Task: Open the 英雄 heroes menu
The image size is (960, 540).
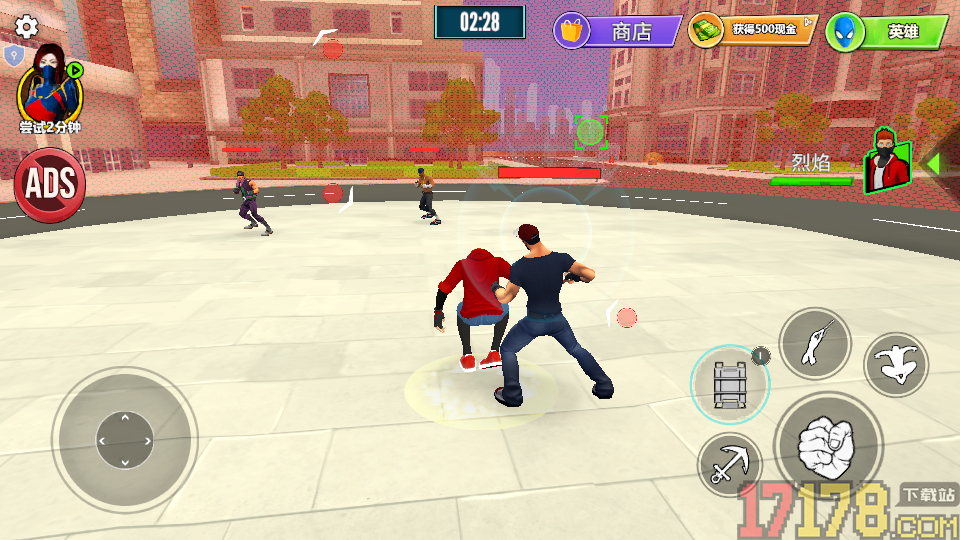Action: click(x=888, y=32)
